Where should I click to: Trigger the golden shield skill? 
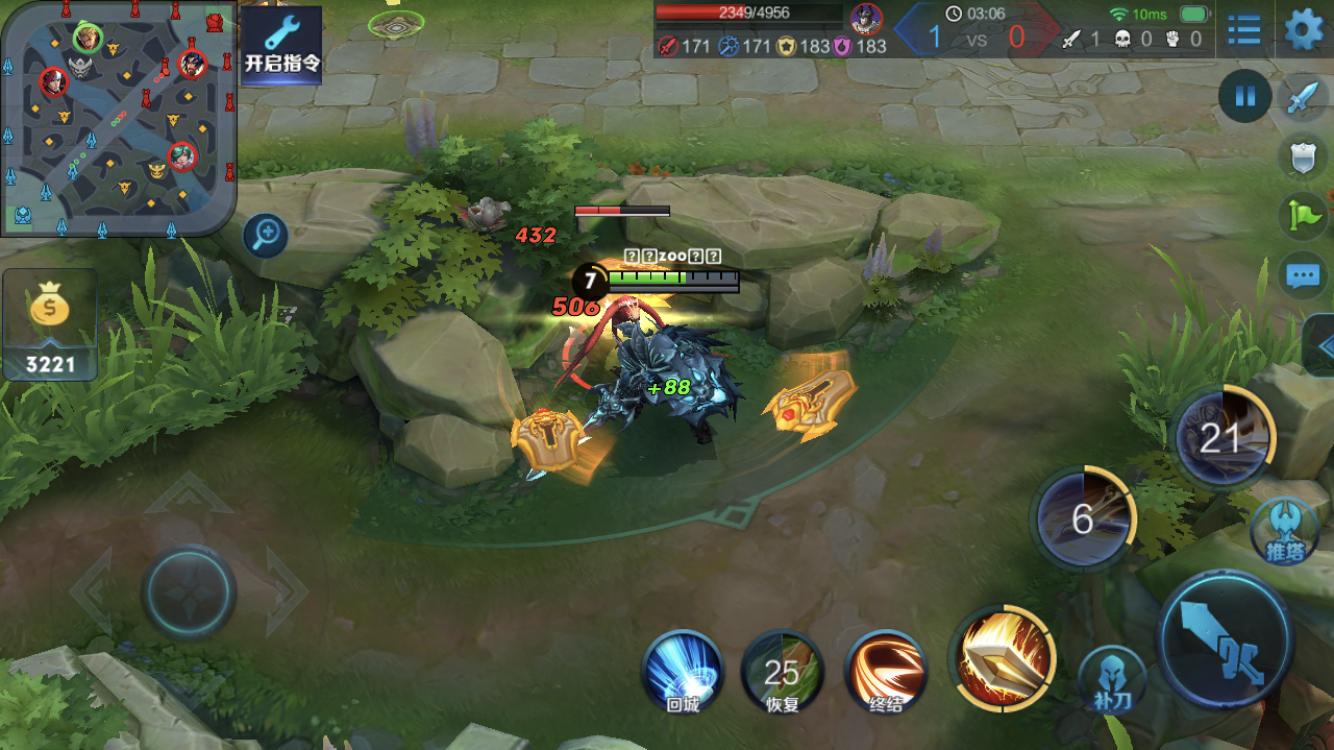pyautogui.click(x=1001, y=656)
